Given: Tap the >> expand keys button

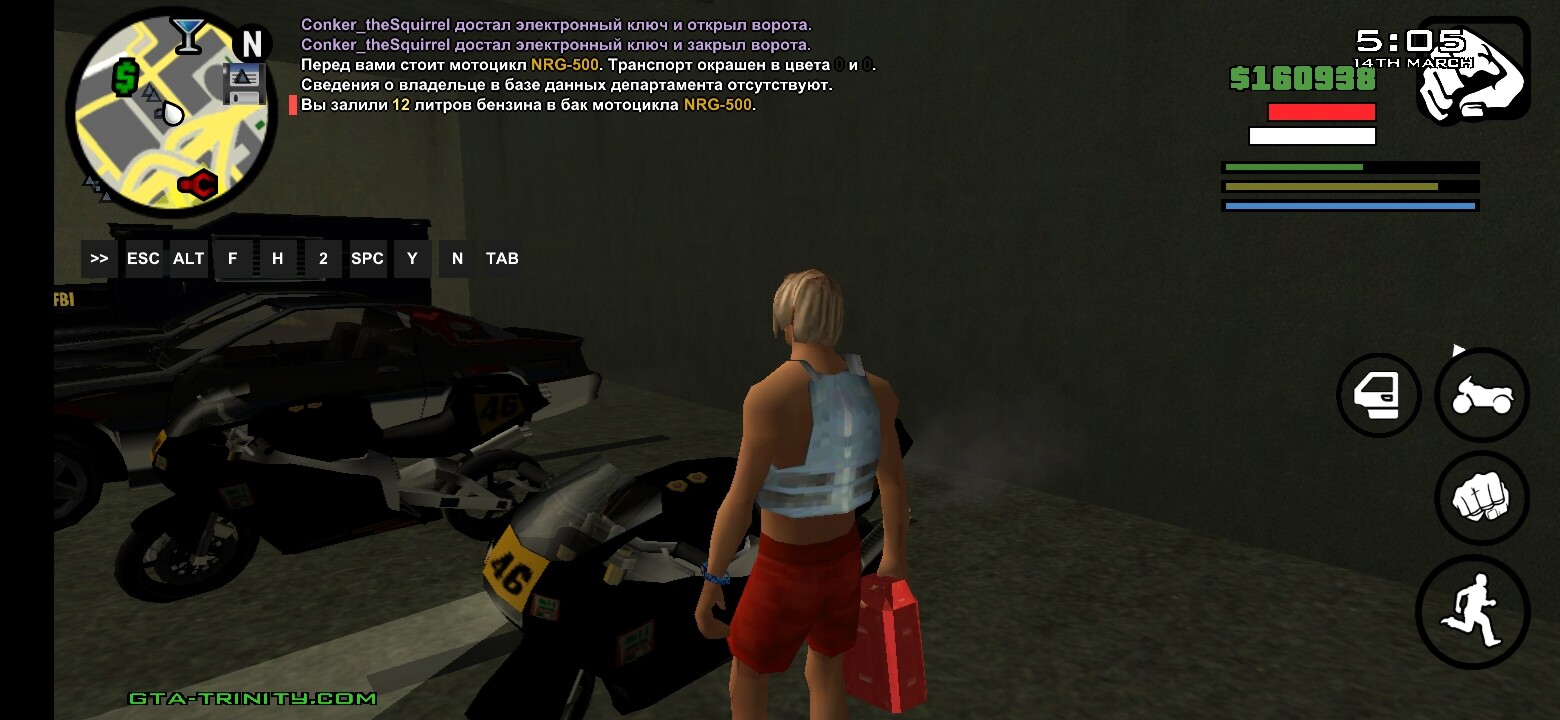Looking at the screenshot, I should tap(99, 258).
